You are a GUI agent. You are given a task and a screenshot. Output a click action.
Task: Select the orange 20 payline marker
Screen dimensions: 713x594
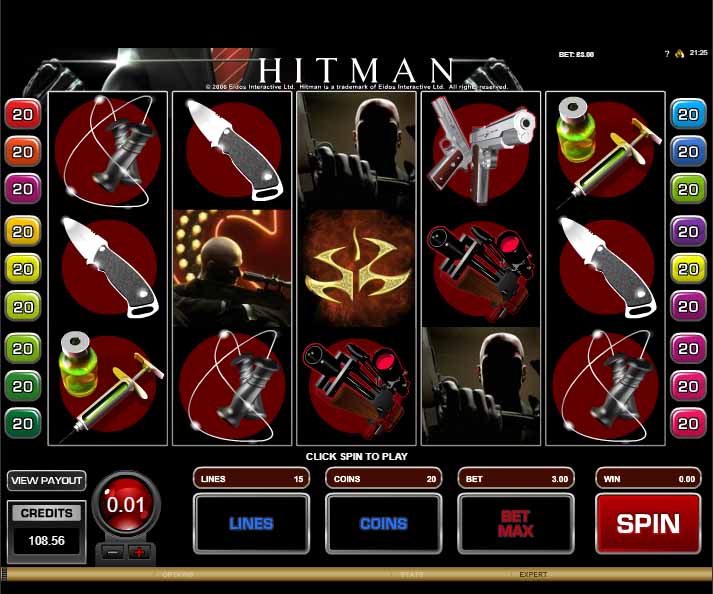[x=22, y=151]
